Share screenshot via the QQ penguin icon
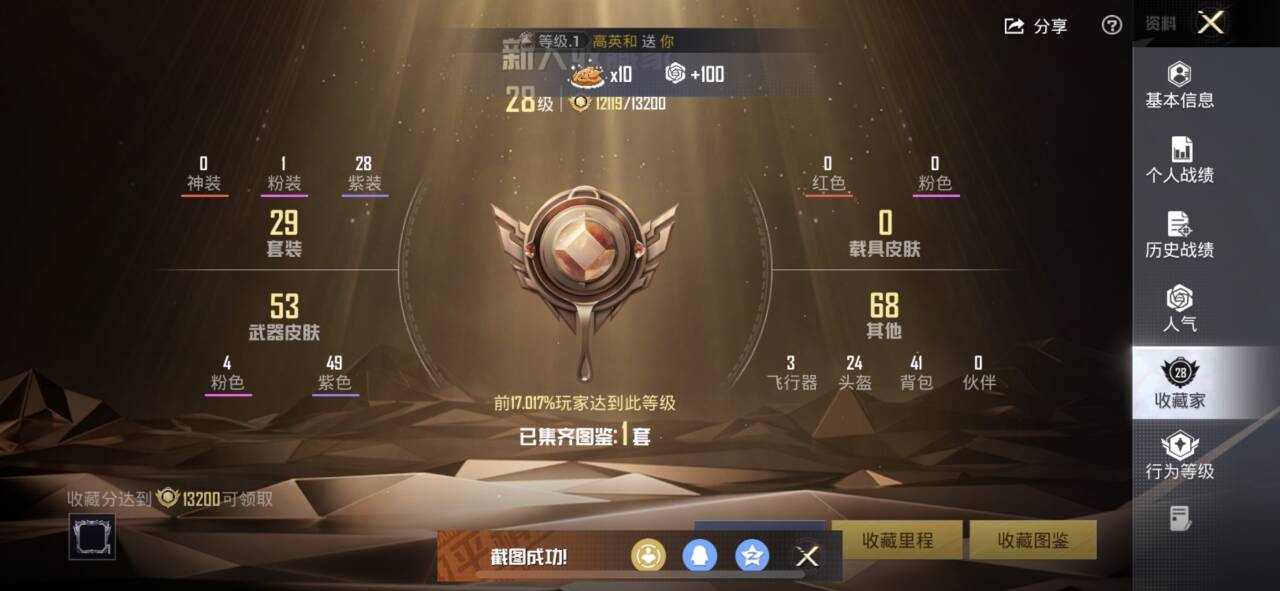The width and height of the screenshot is (1280, 591). coord(699,556)
